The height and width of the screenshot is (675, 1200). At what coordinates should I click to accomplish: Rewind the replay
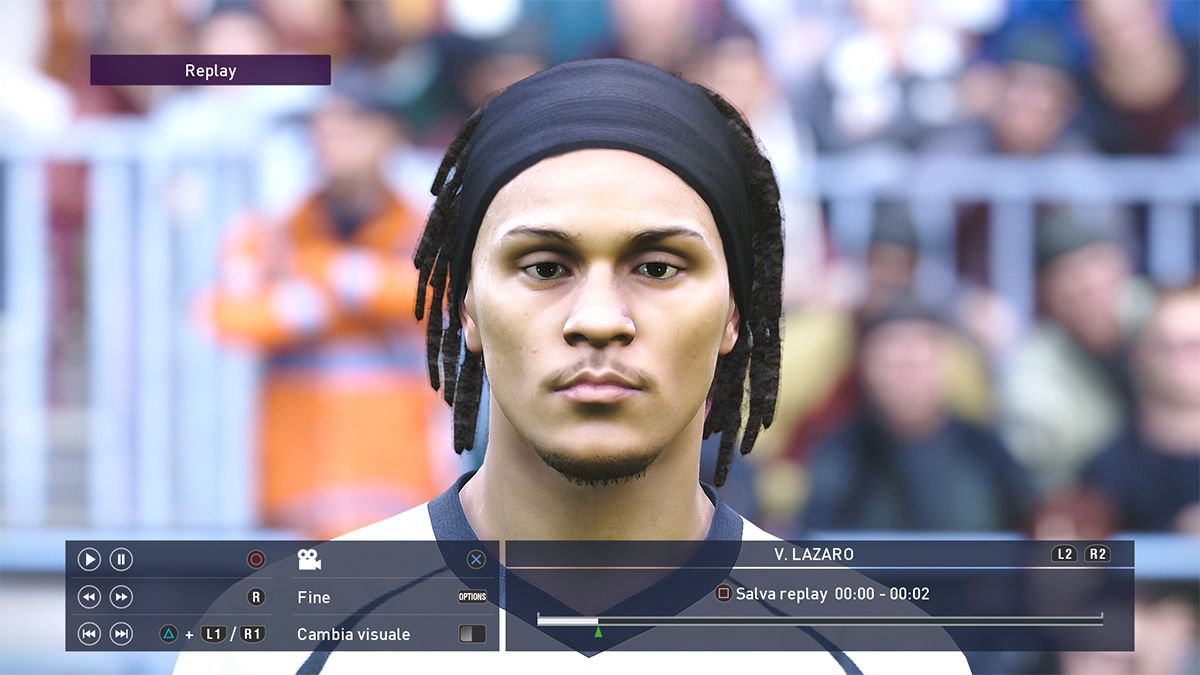click(89, 597)
